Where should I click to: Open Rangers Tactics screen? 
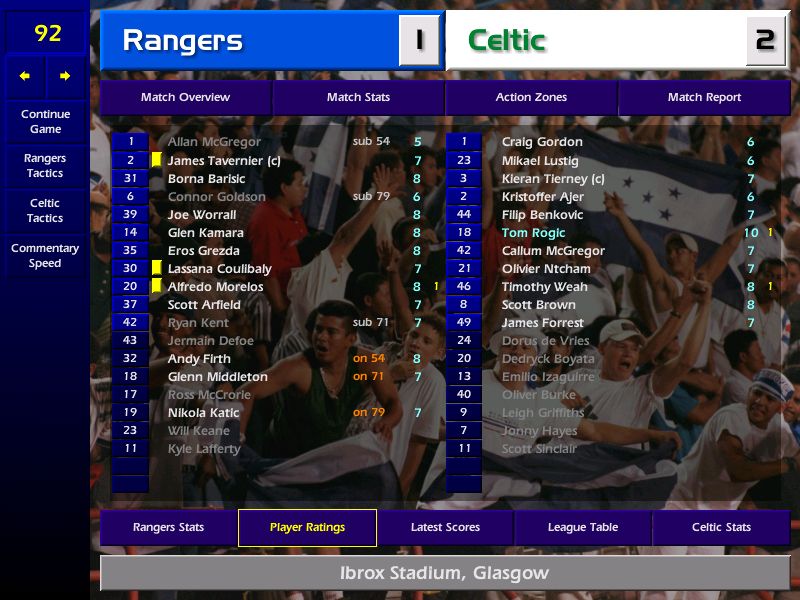45,166
